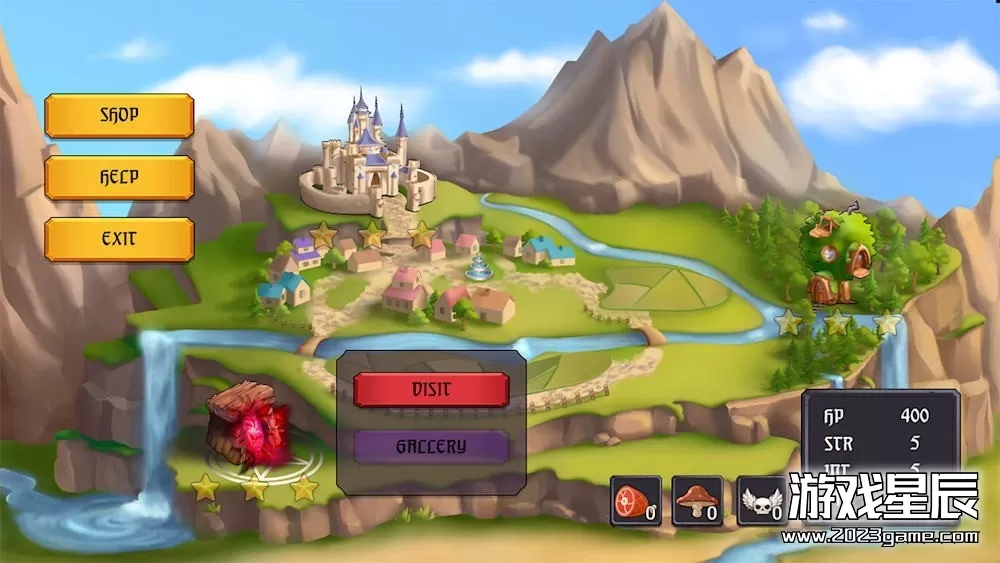The height and width of the screenshot is (563, 1000).
Task: Select the meat item slot
Action: pyautogui.click(x=636, y=500)
